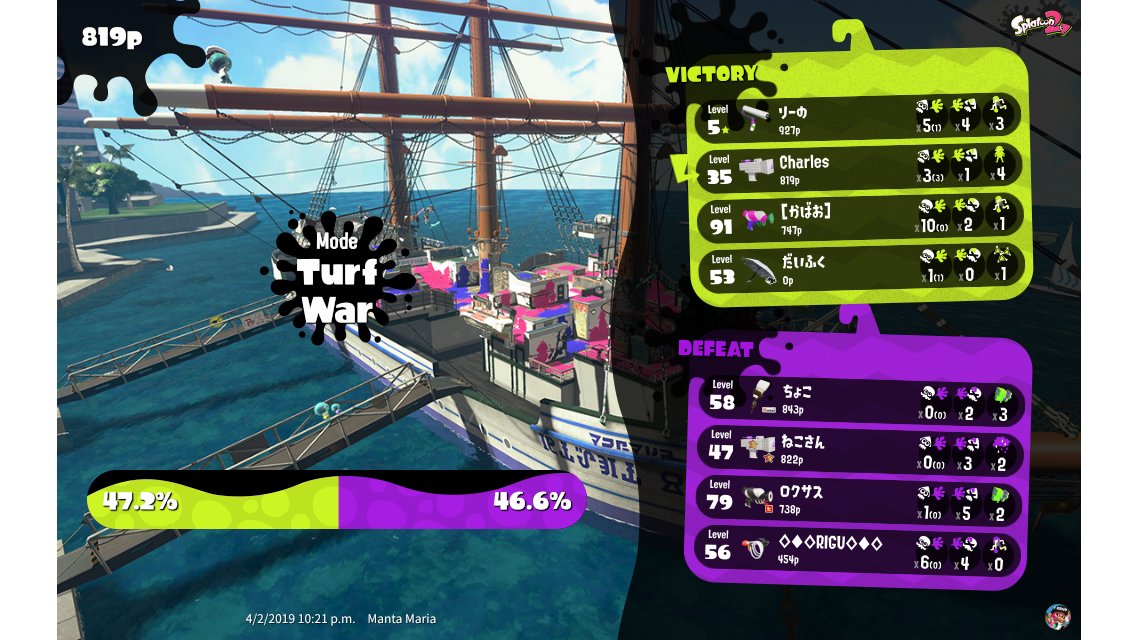
Task: Select the Level 58 player ちょこ row
Action: [x=858, y=398]
